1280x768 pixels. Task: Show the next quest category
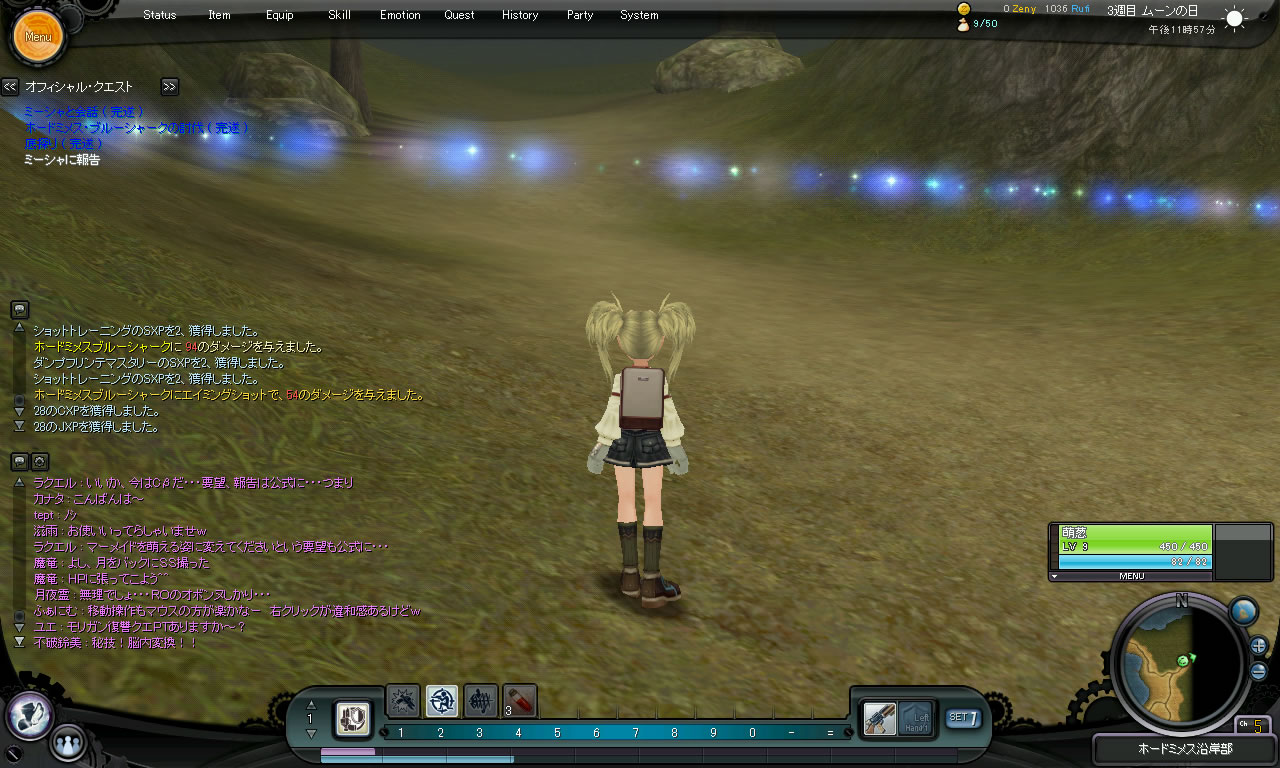169,87
